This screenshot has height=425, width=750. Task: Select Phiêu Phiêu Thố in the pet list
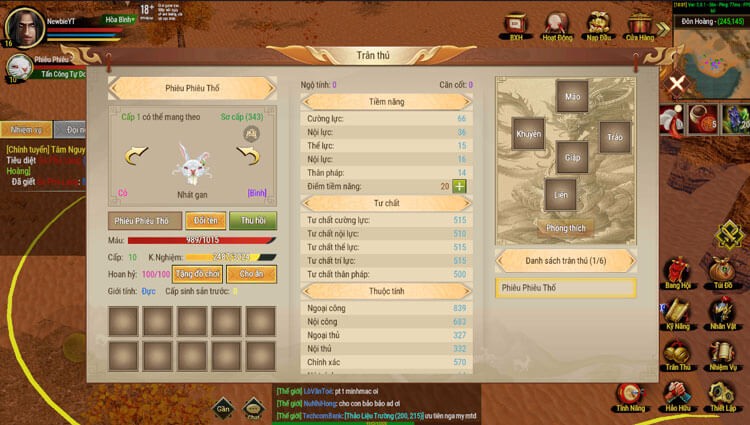click(565, 288)
